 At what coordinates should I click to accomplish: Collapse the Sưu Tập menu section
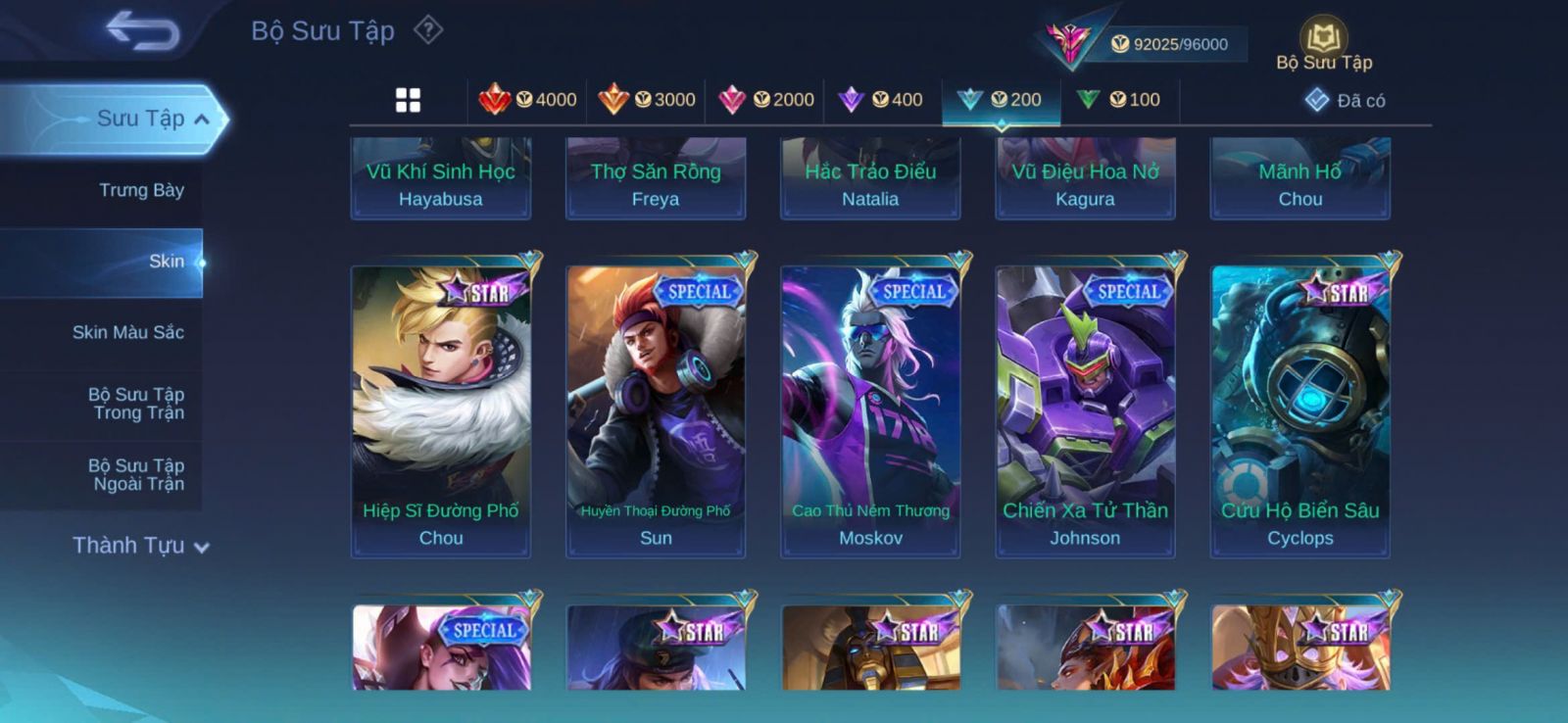202,120
